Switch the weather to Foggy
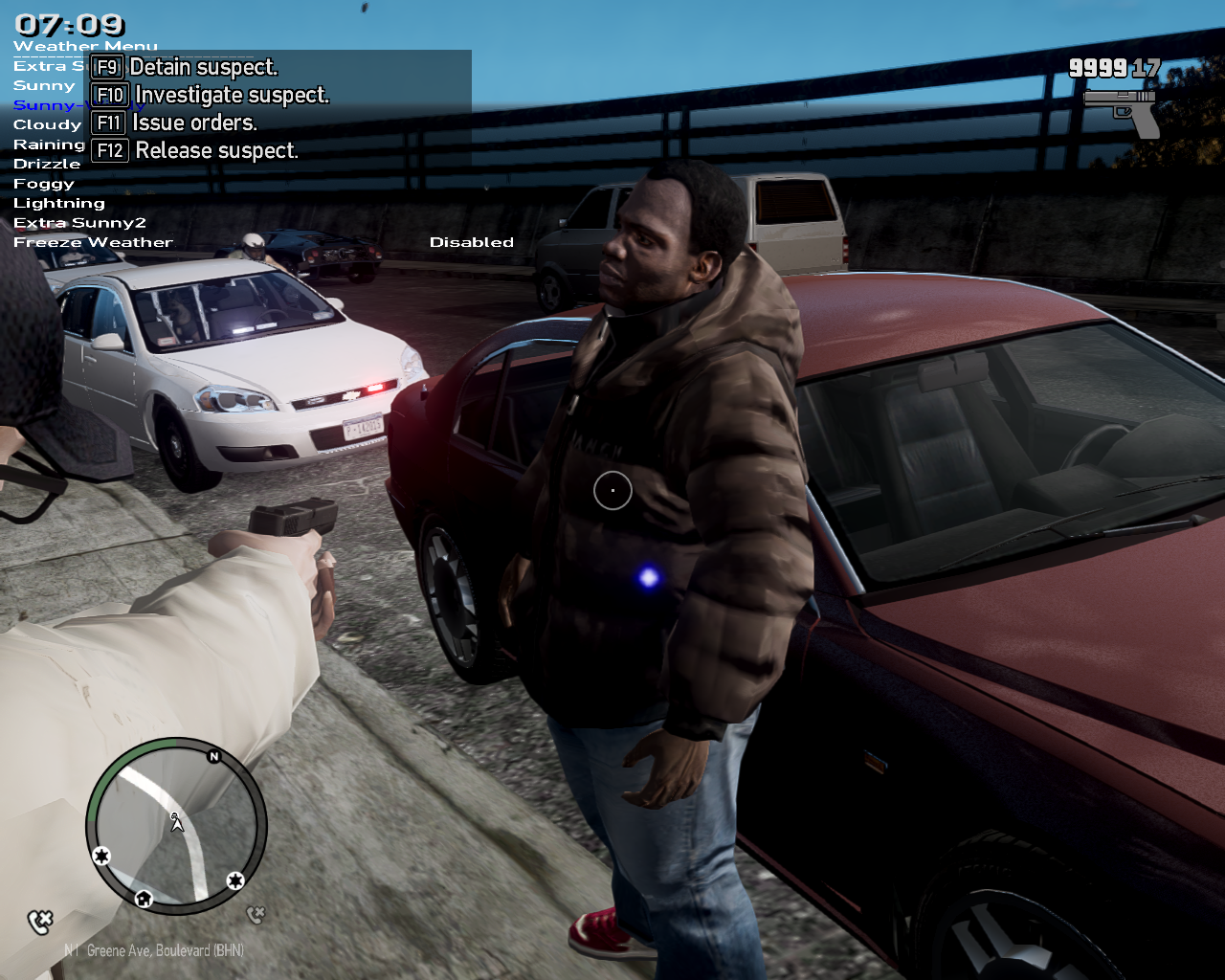1225x980 pixels. (44, 184)
